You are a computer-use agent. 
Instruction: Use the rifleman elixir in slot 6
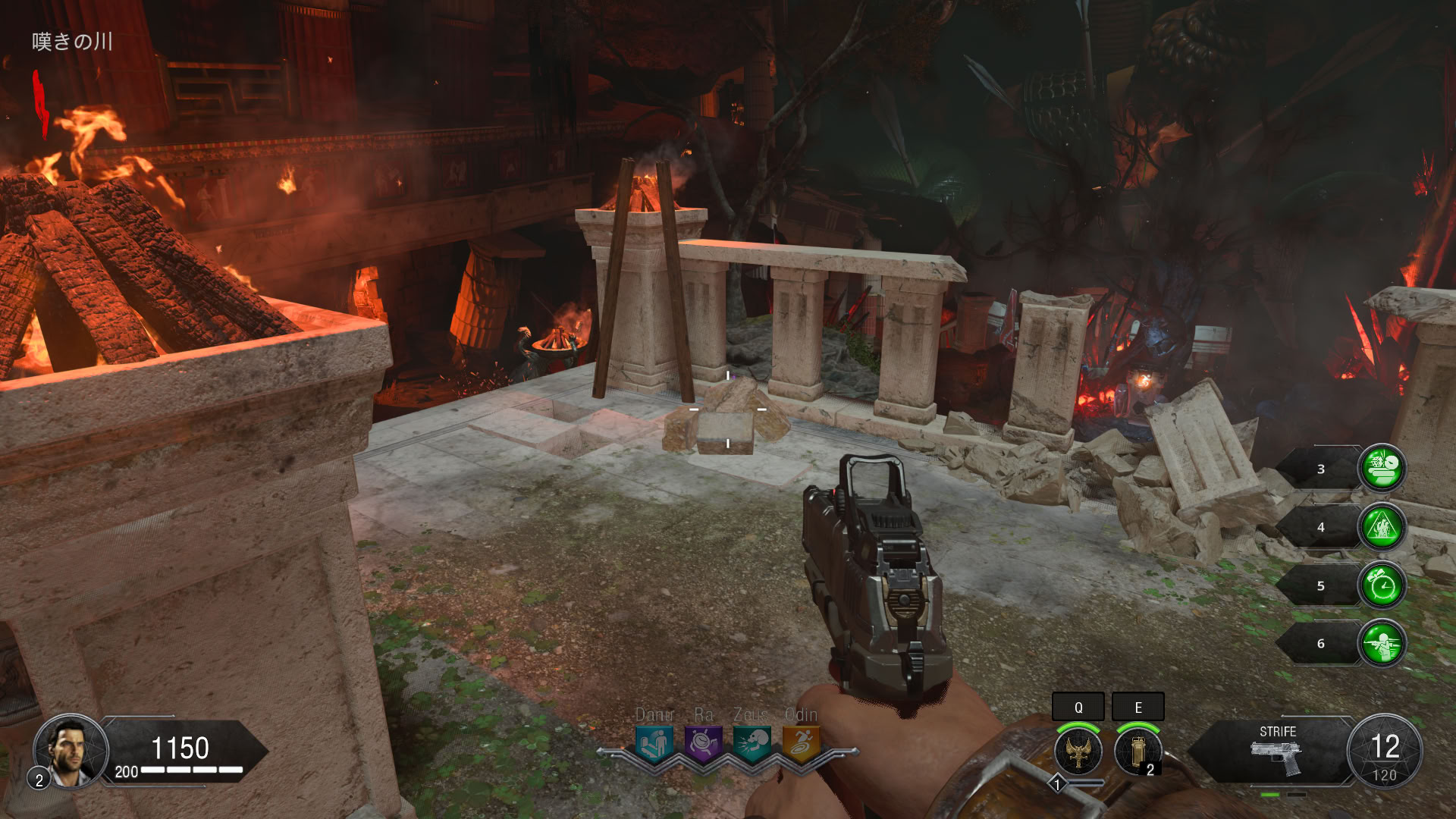coord(1382,644)
